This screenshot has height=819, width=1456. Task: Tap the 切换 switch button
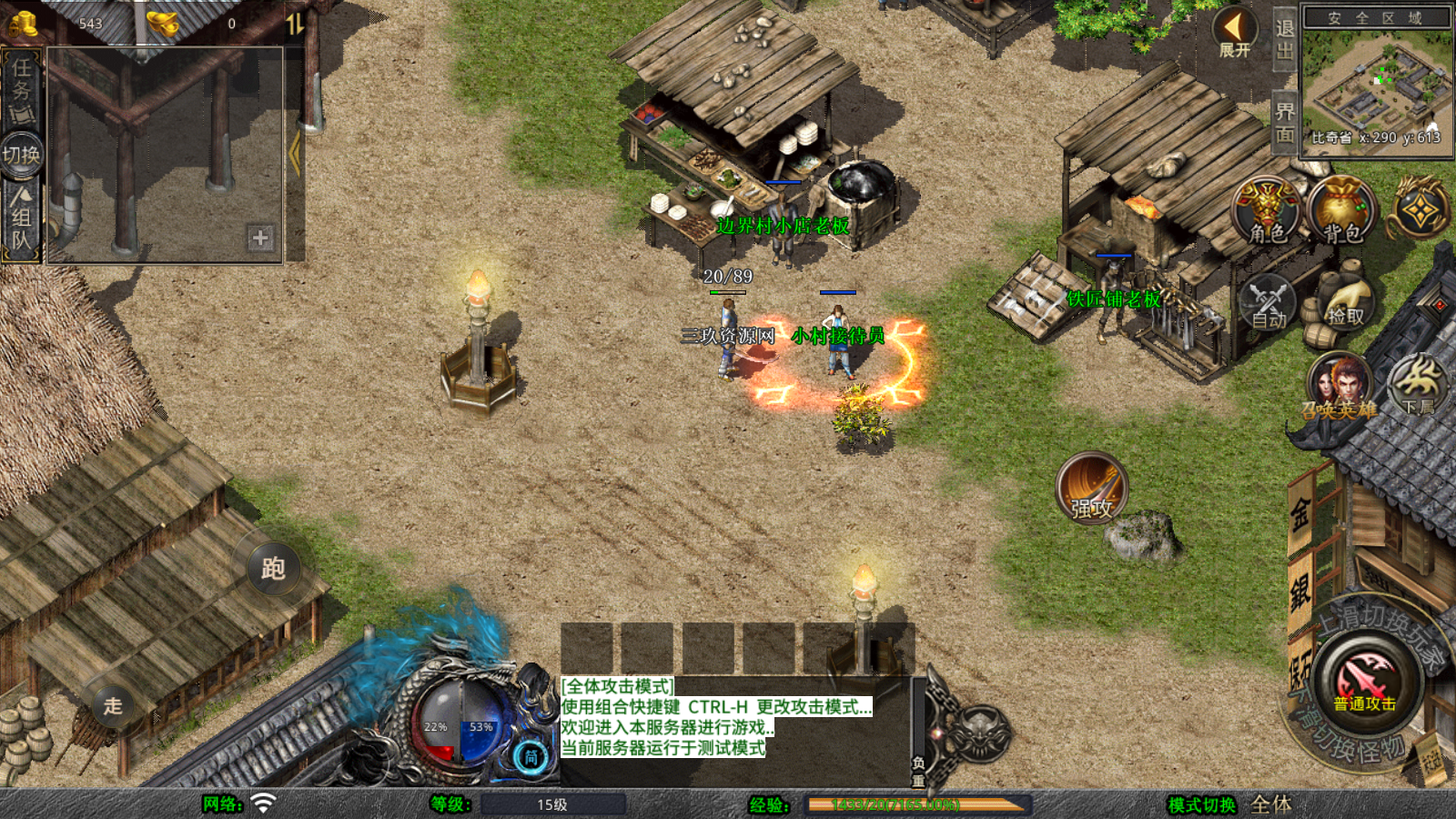coord(21,155)
